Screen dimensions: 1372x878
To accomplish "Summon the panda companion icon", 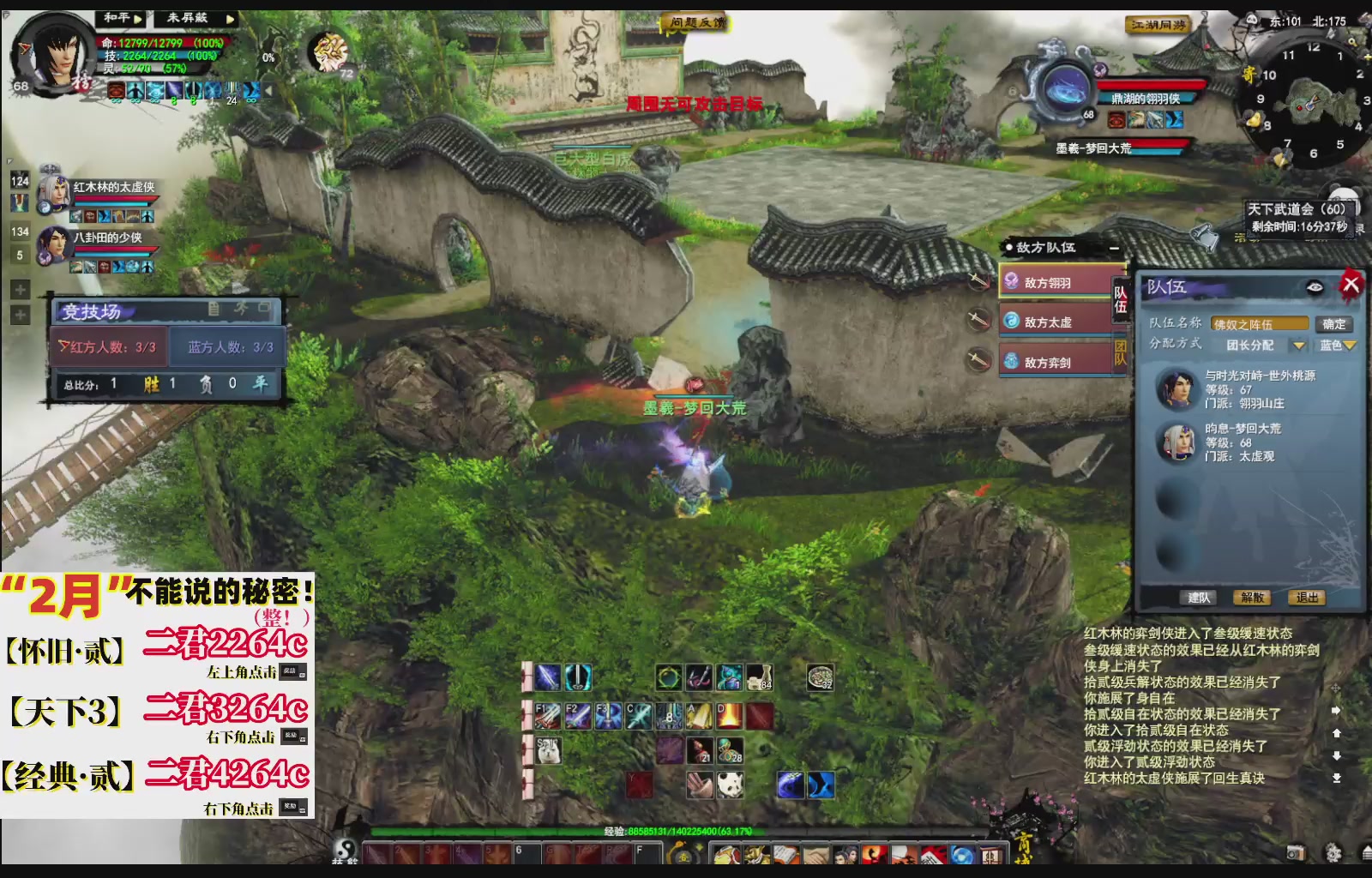I will click(730, 784).
